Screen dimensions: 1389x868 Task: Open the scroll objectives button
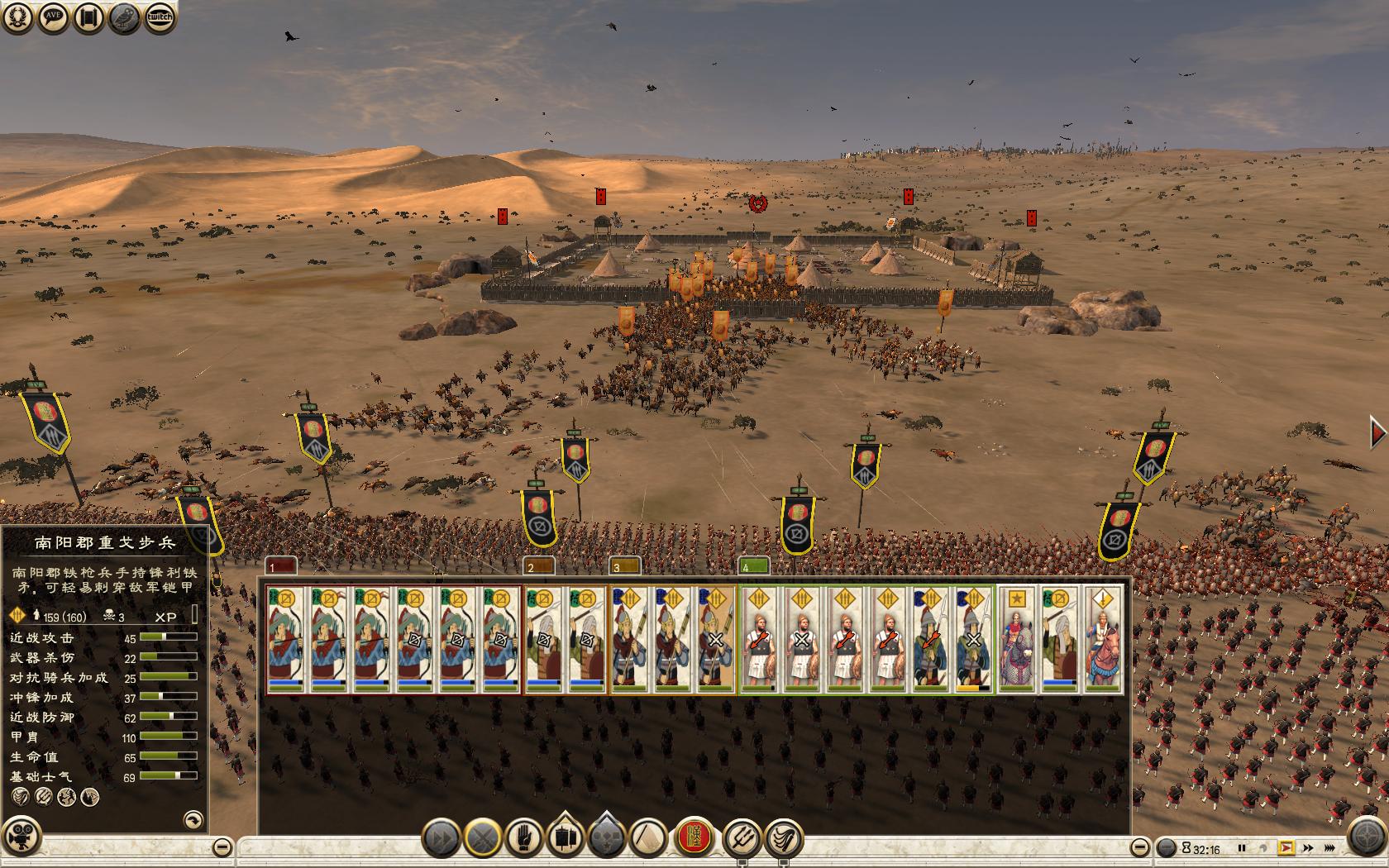(88, 17)
